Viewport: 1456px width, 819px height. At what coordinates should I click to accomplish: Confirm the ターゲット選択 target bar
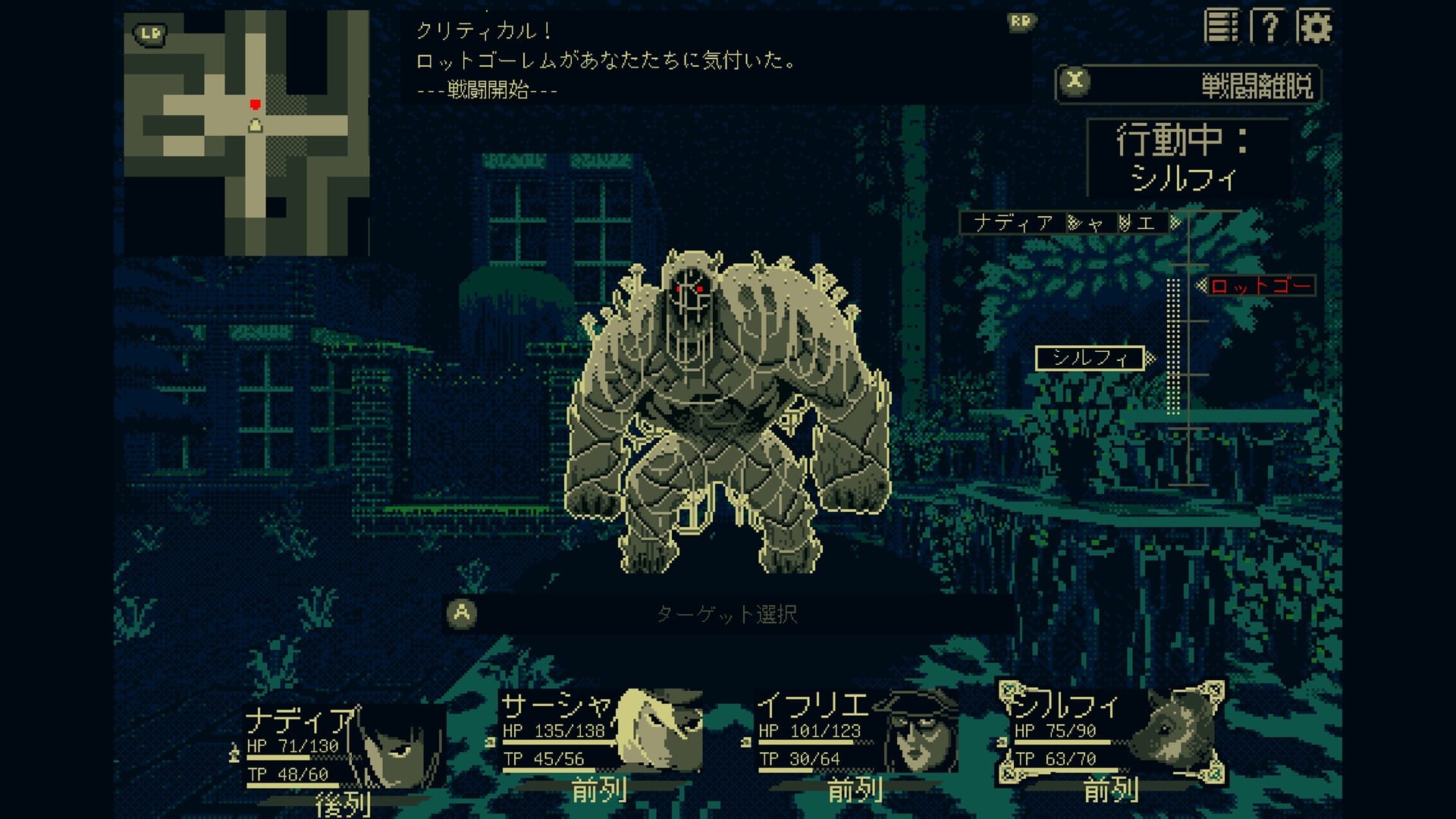tap(726, 613)
